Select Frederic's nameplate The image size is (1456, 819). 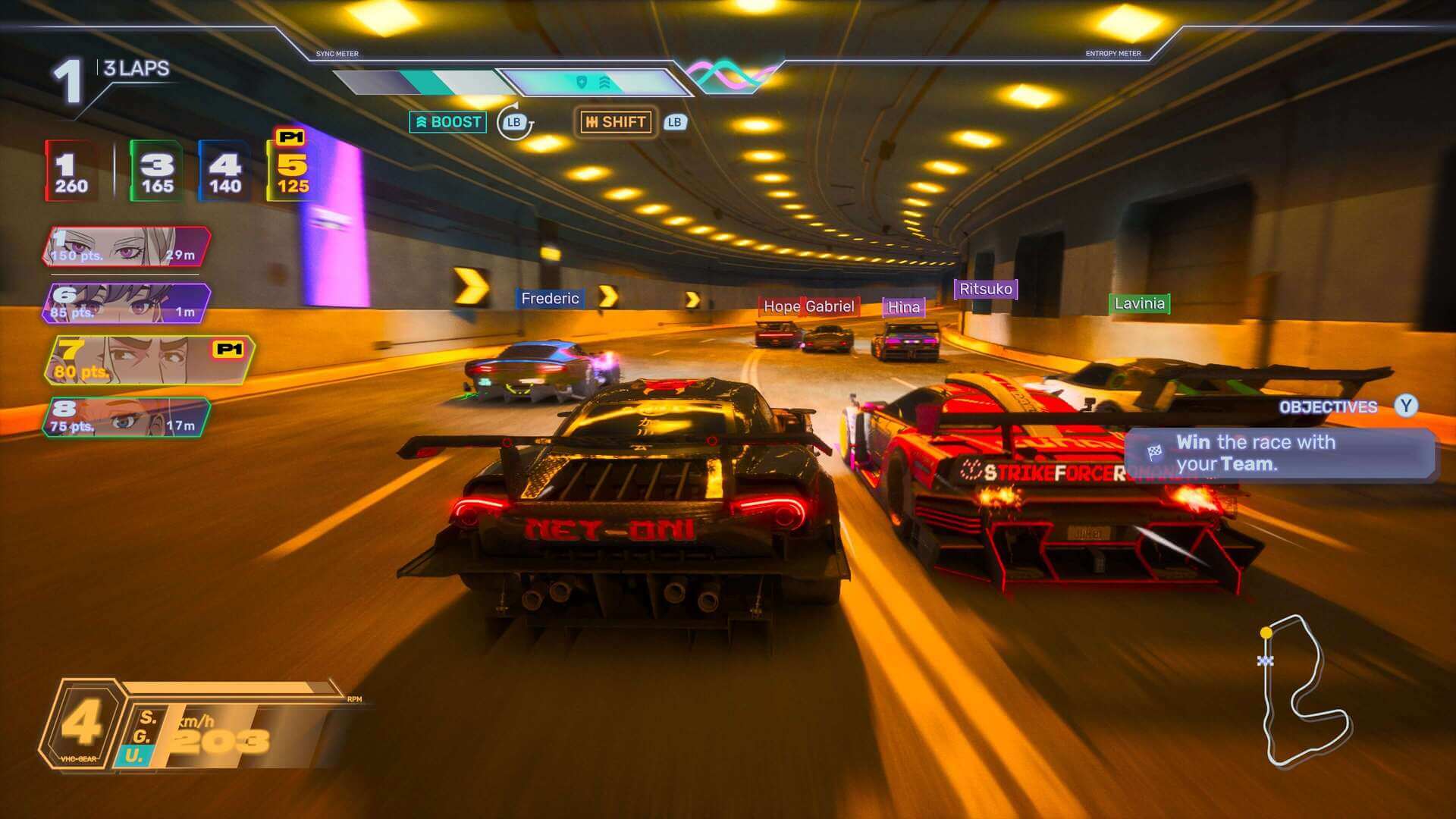pos(550,298)
